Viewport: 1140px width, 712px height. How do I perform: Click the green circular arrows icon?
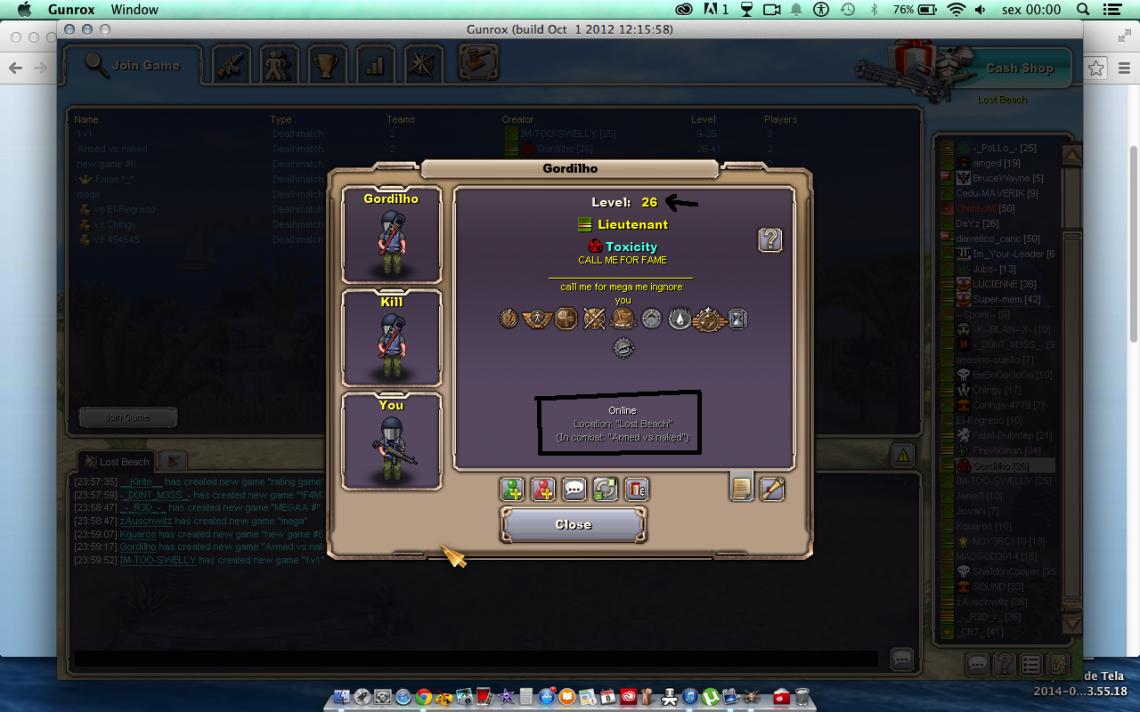(605, 489)
